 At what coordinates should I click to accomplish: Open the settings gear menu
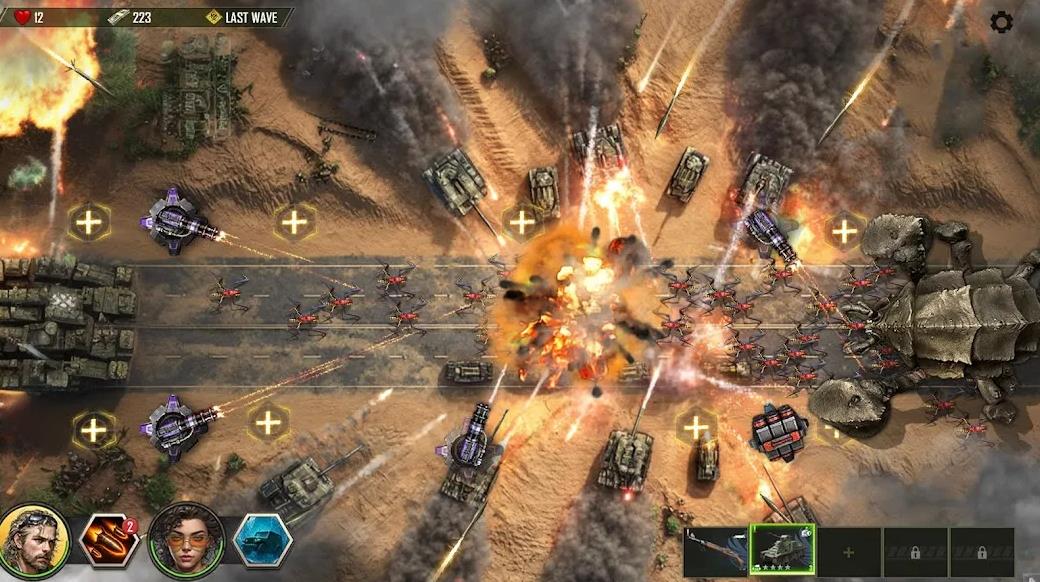(1001, 22)
